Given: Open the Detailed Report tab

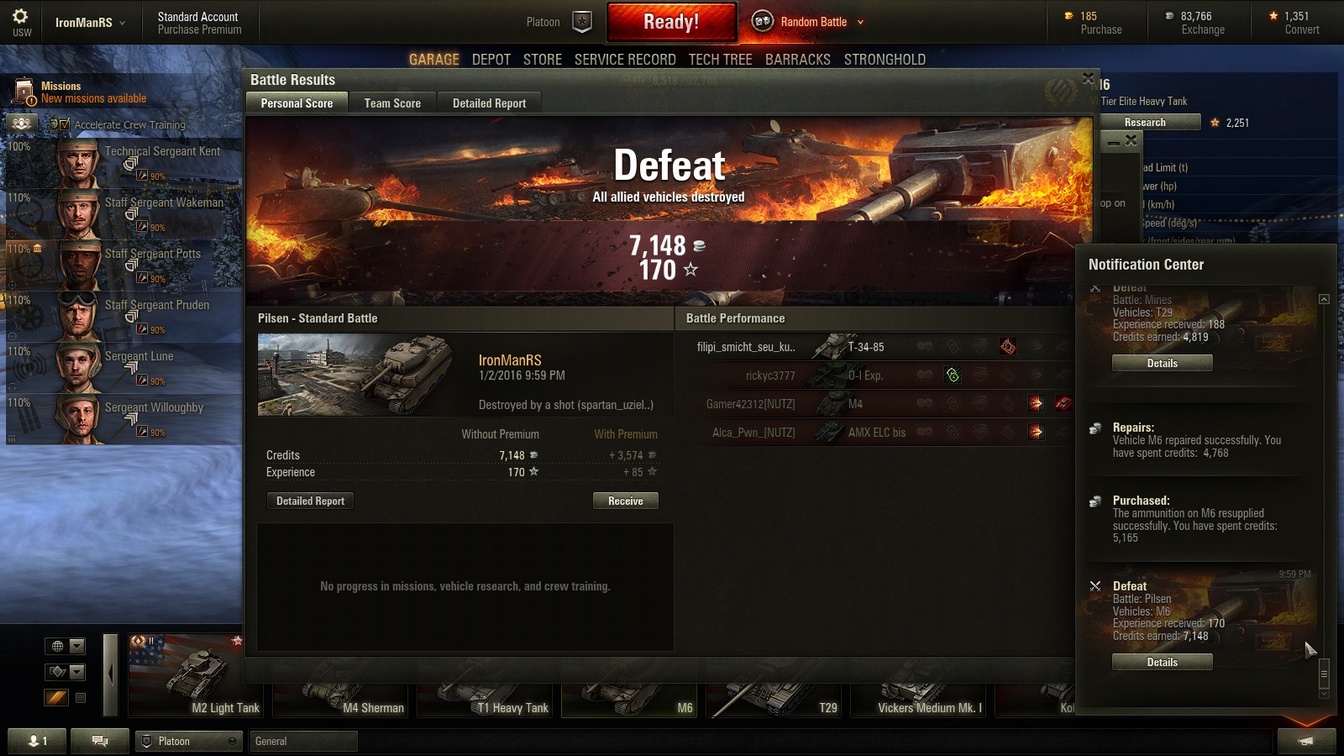Looking at the screenshot, I should [x=489, y=103].
